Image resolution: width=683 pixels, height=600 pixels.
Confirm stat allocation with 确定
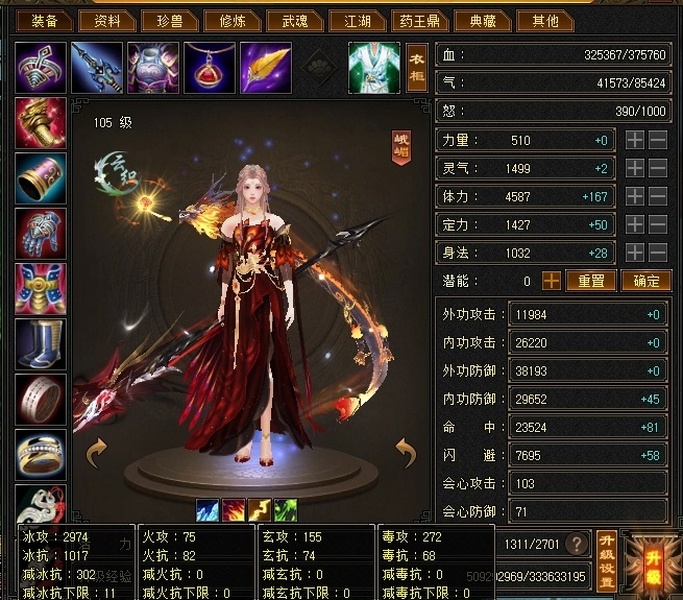point(645,281)
